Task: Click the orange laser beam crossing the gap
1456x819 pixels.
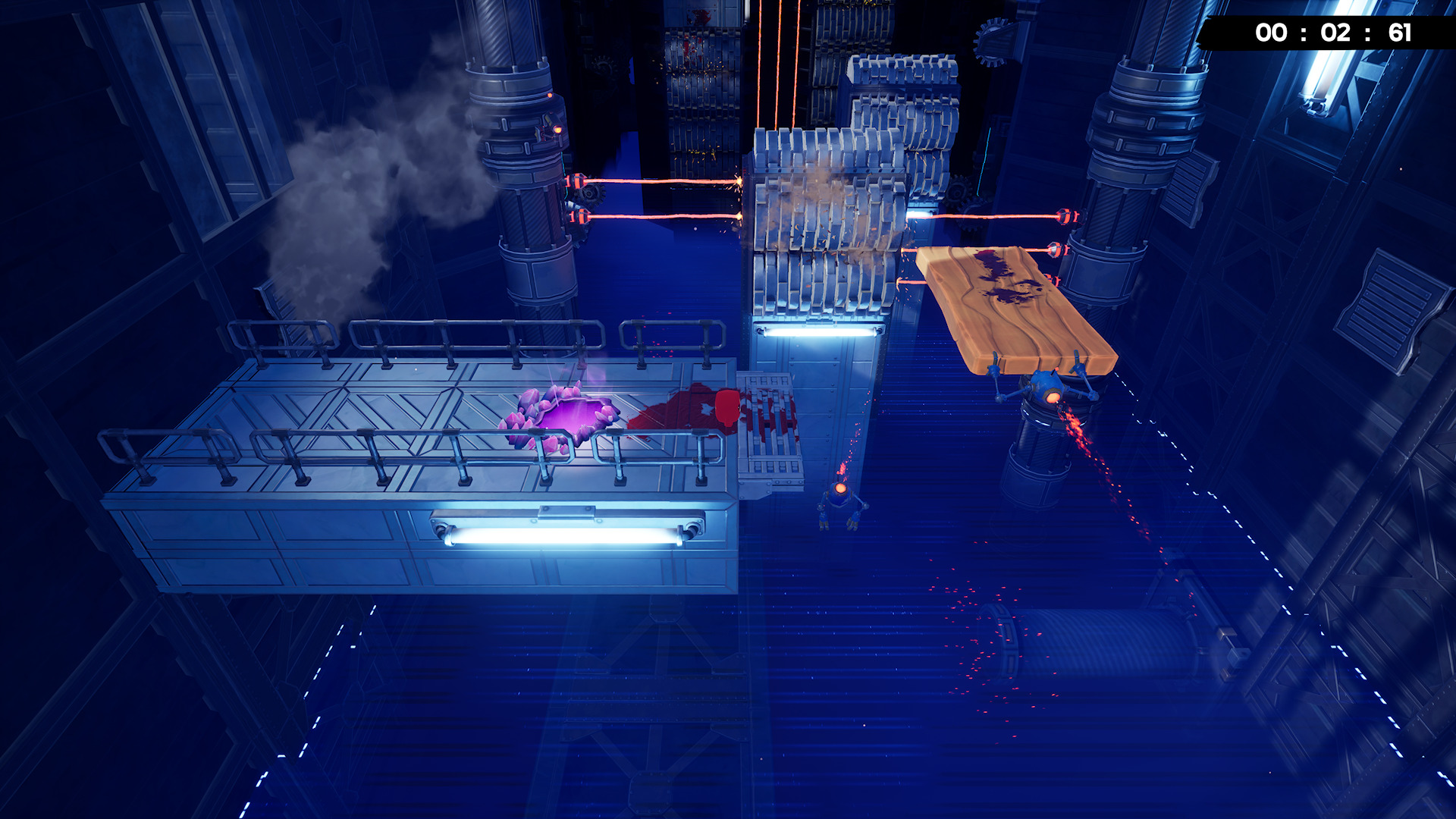Action: [667, 182]
